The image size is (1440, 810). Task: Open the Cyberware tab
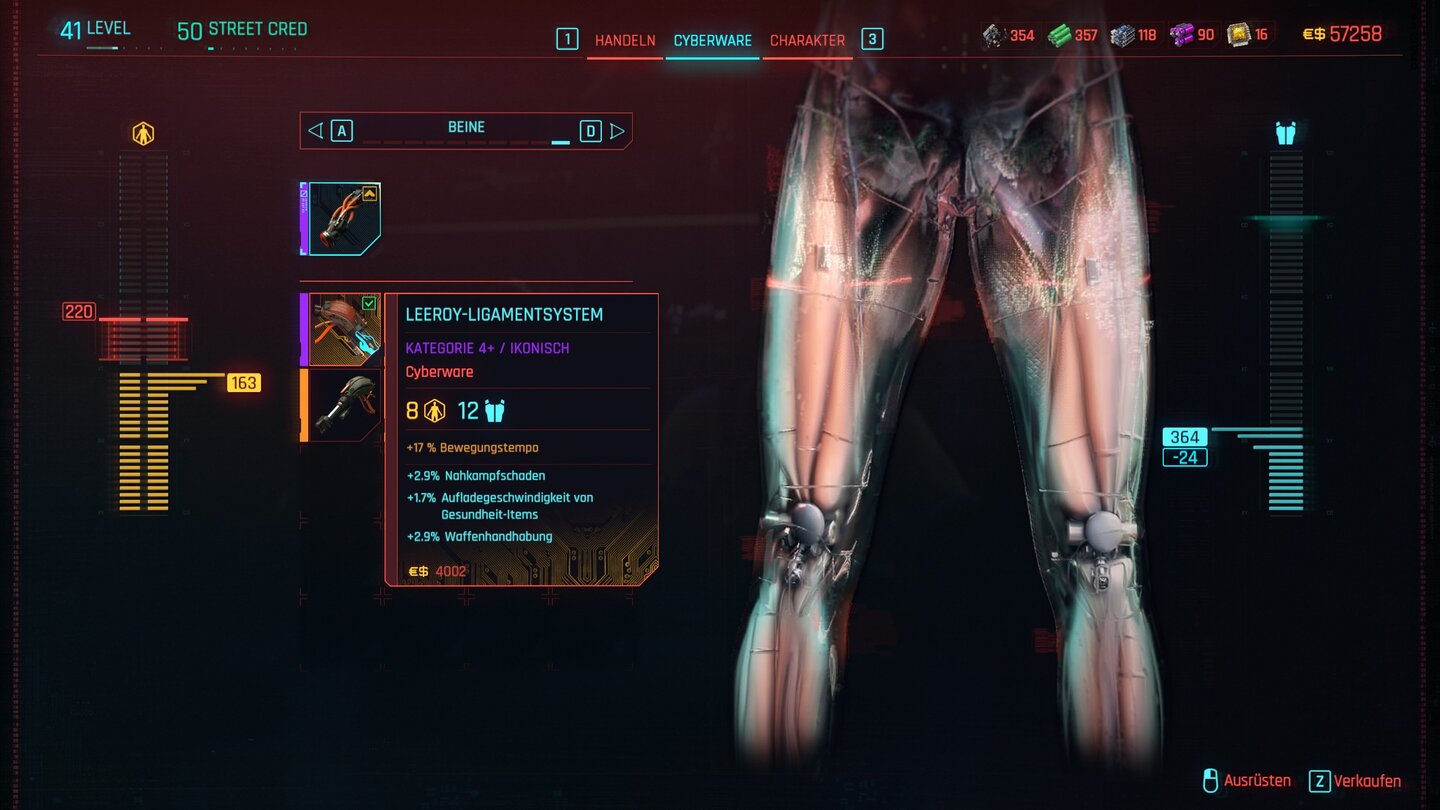pos(712,41)
